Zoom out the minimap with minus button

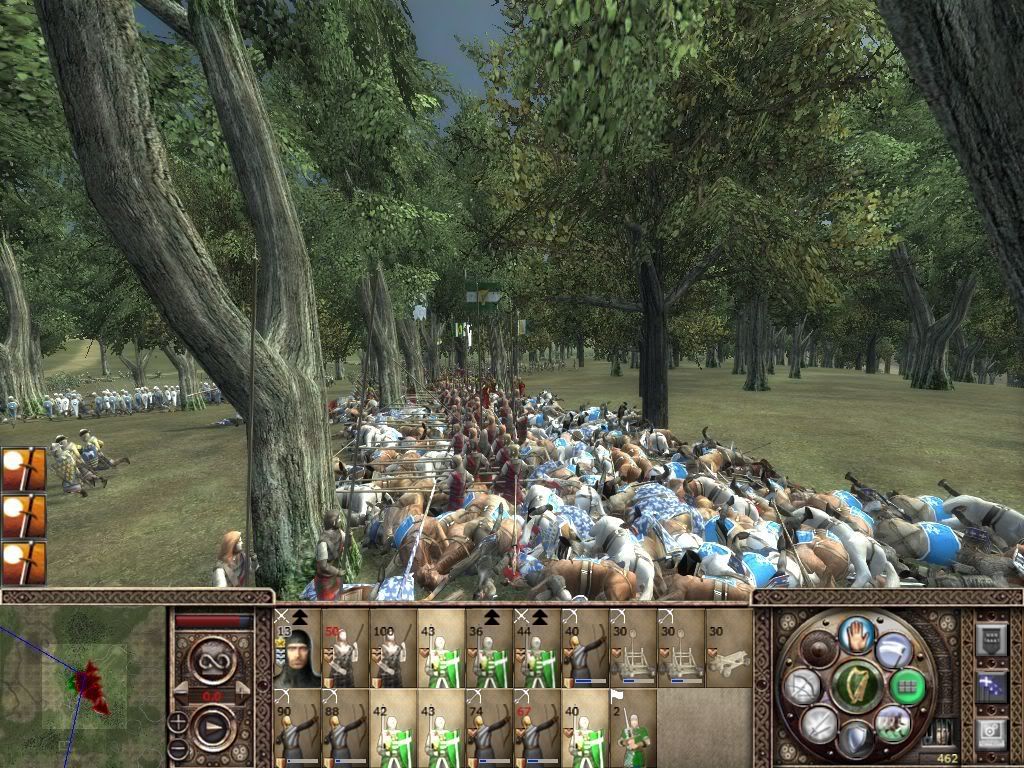[177, 747]
